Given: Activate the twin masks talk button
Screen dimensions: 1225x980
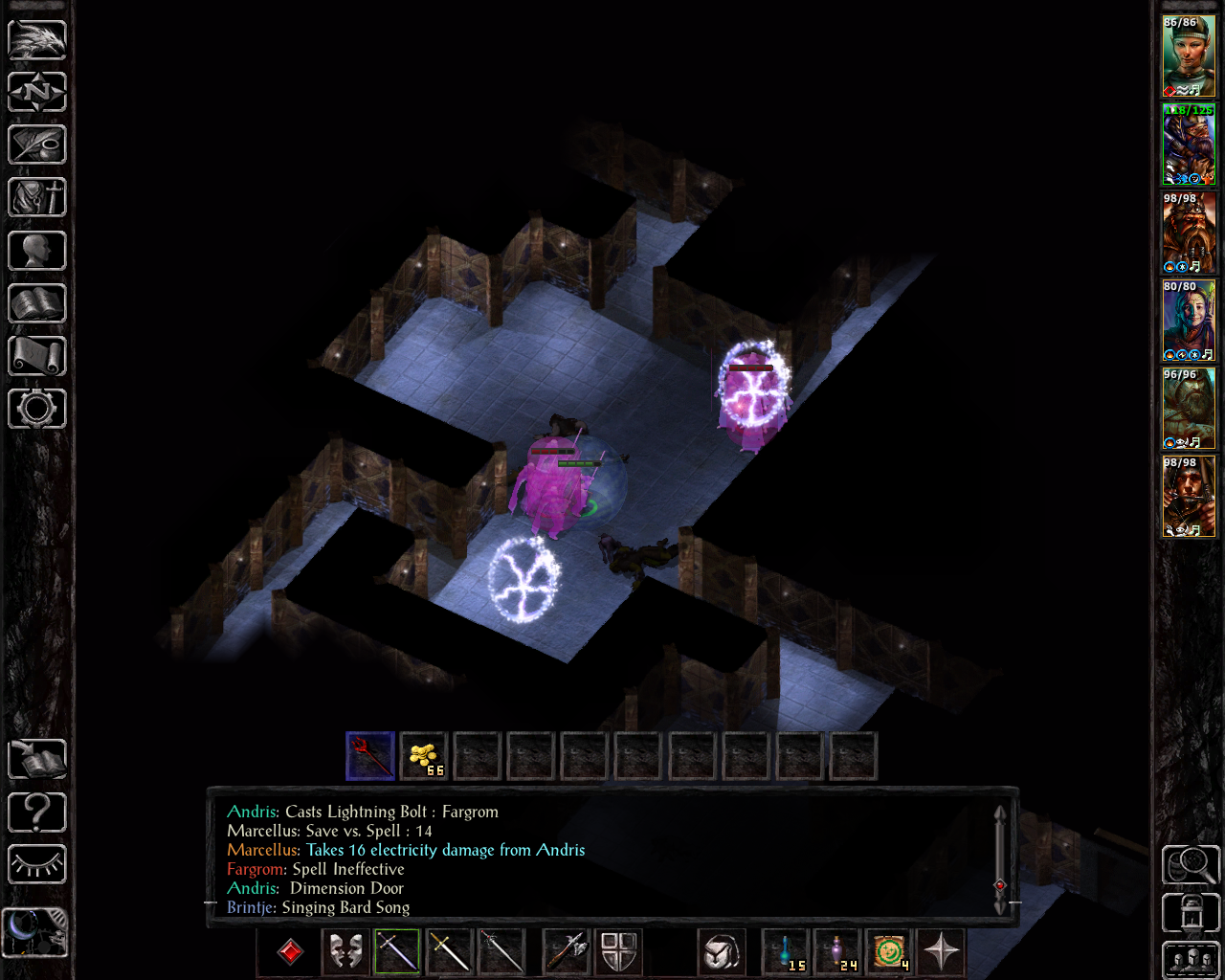Looking at the screenshot, I should click(x=345, y=952).
